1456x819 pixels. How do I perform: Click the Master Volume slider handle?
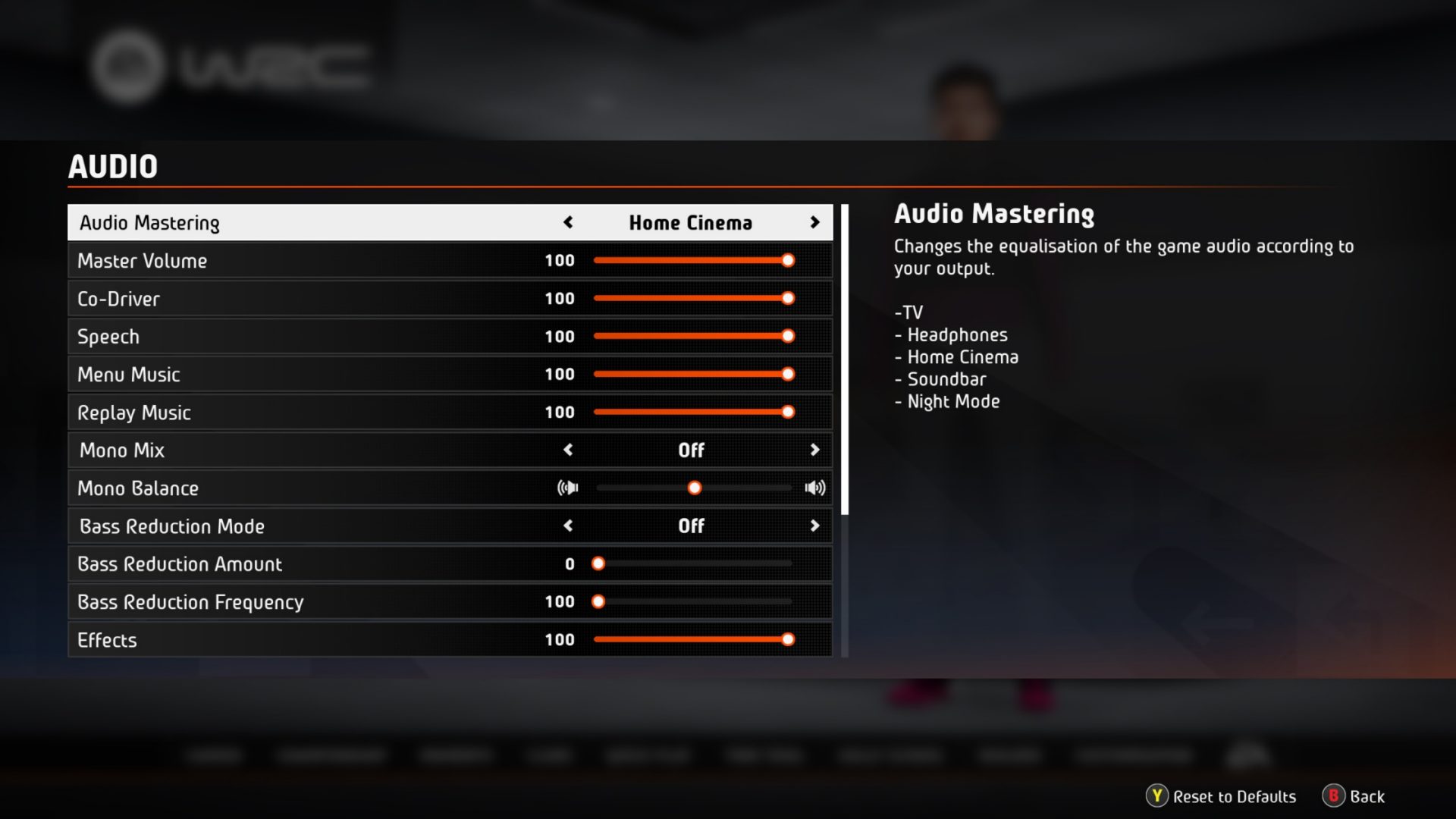pos(789,260)
